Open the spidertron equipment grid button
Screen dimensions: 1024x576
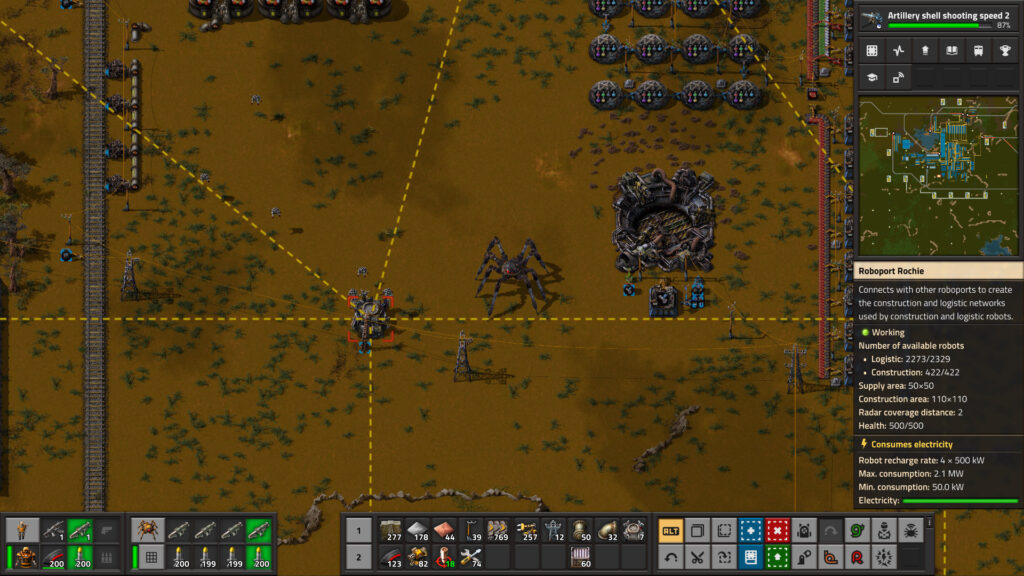tap(149, 557)
